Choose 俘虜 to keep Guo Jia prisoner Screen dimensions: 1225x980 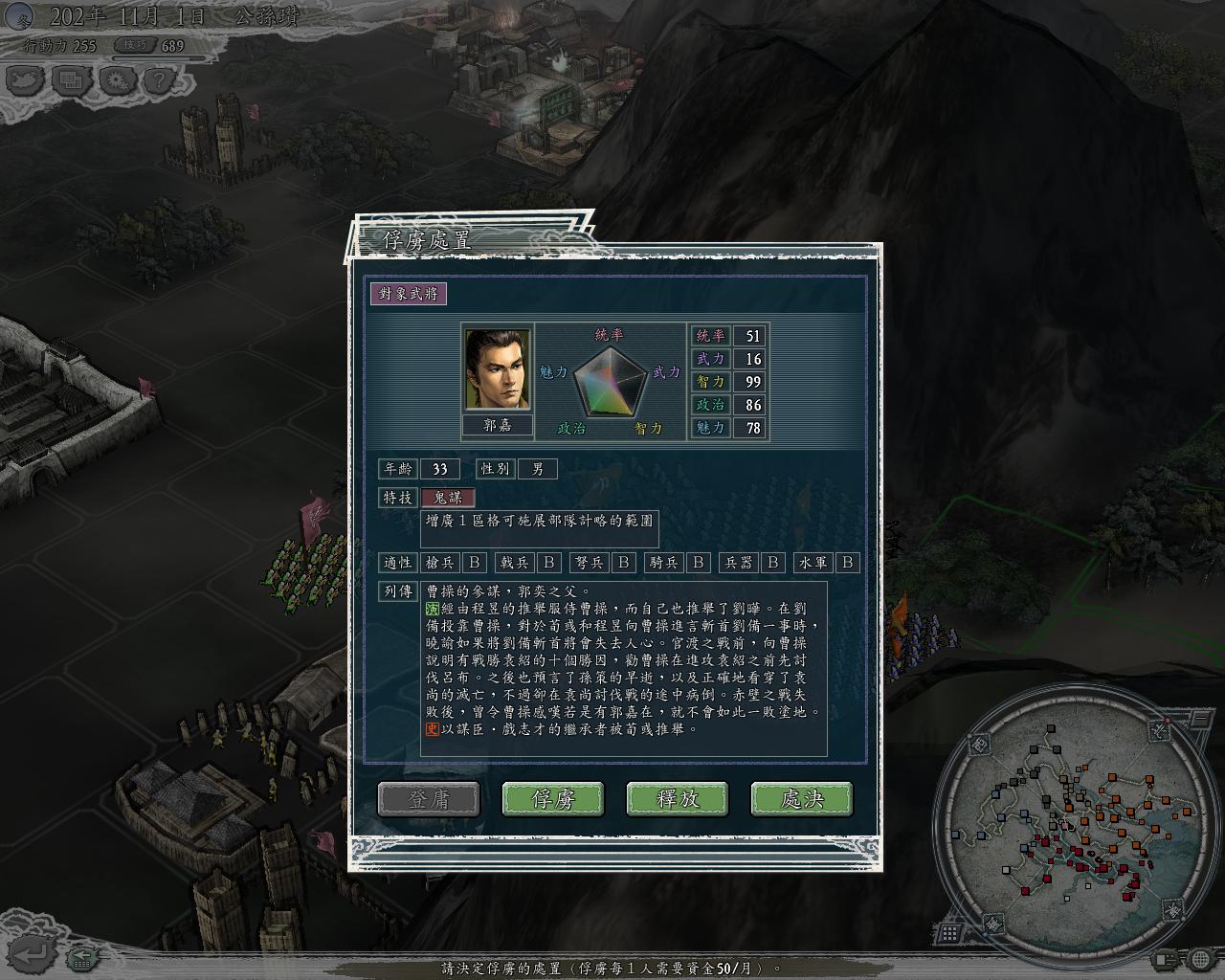click(553, 799)
